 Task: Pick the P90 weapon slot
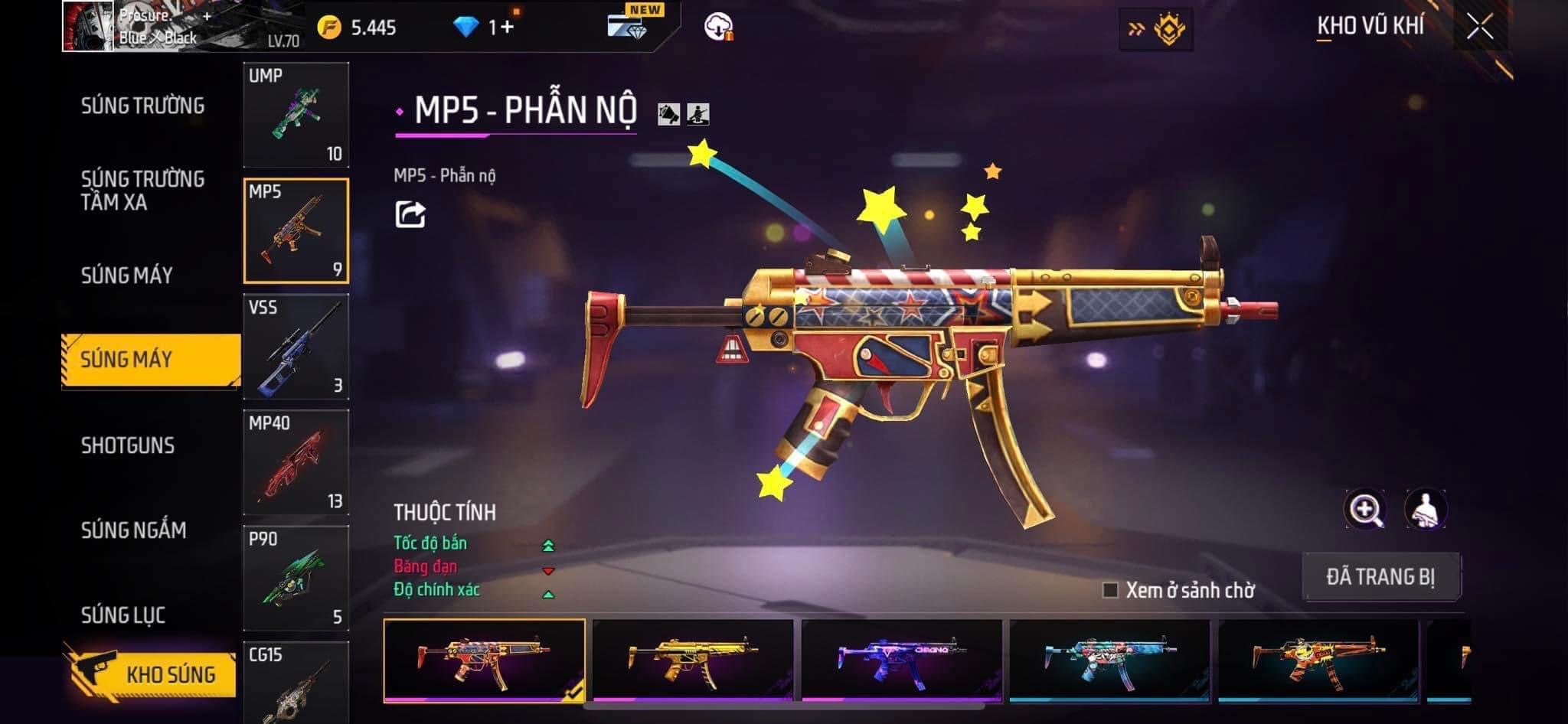(296, 578)
